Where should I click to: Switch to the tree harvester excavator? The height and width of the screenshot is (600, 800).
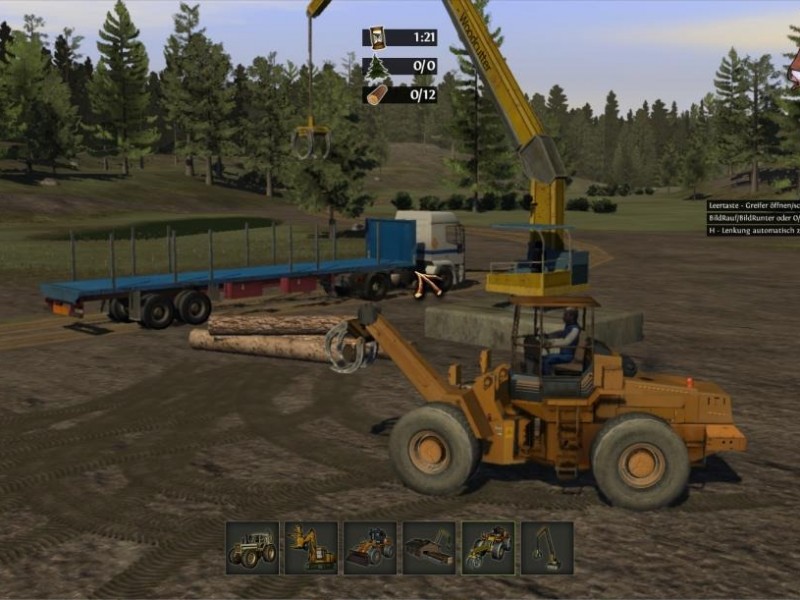pos(311,547)
